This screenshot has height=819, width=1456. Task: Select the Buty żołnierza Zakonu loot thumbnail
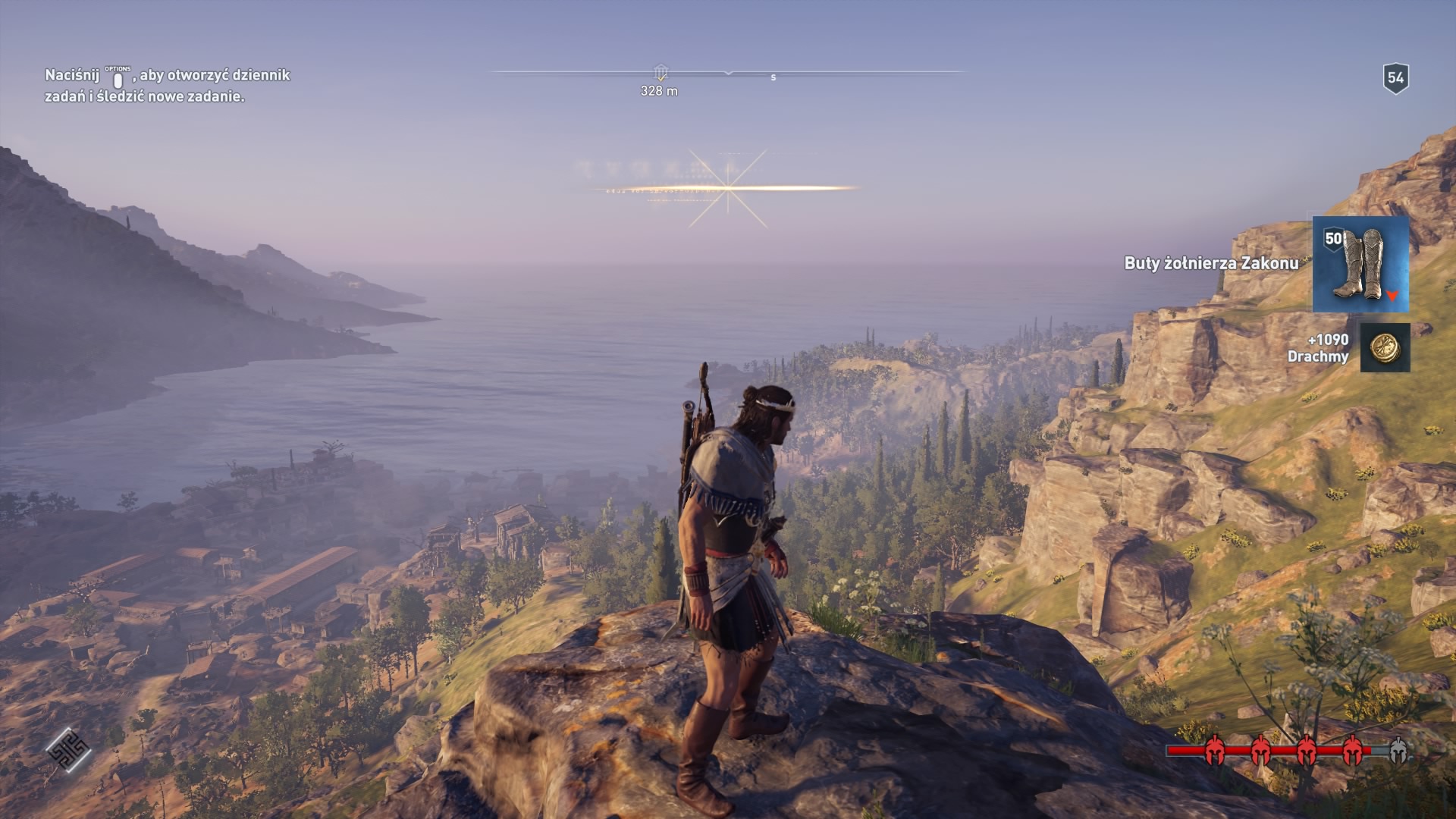pyautogui.click(x=1360, y=264)
